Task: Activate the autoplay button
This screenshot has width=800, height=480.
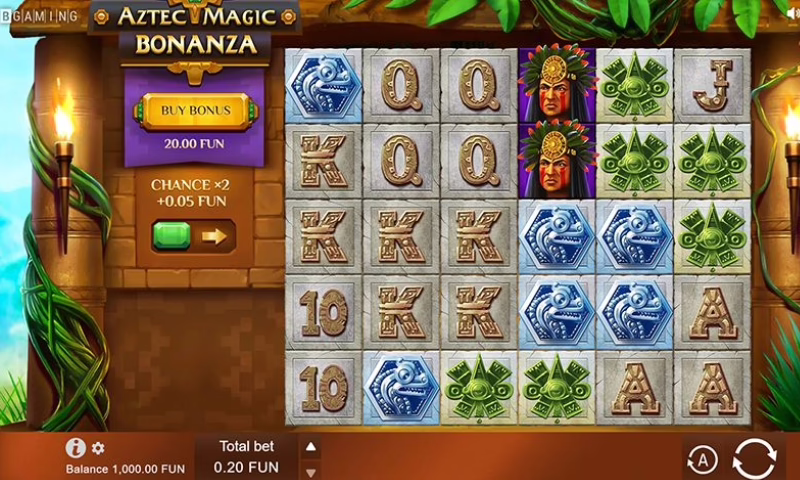Action: pyautogui.click(x=703, y=460)
